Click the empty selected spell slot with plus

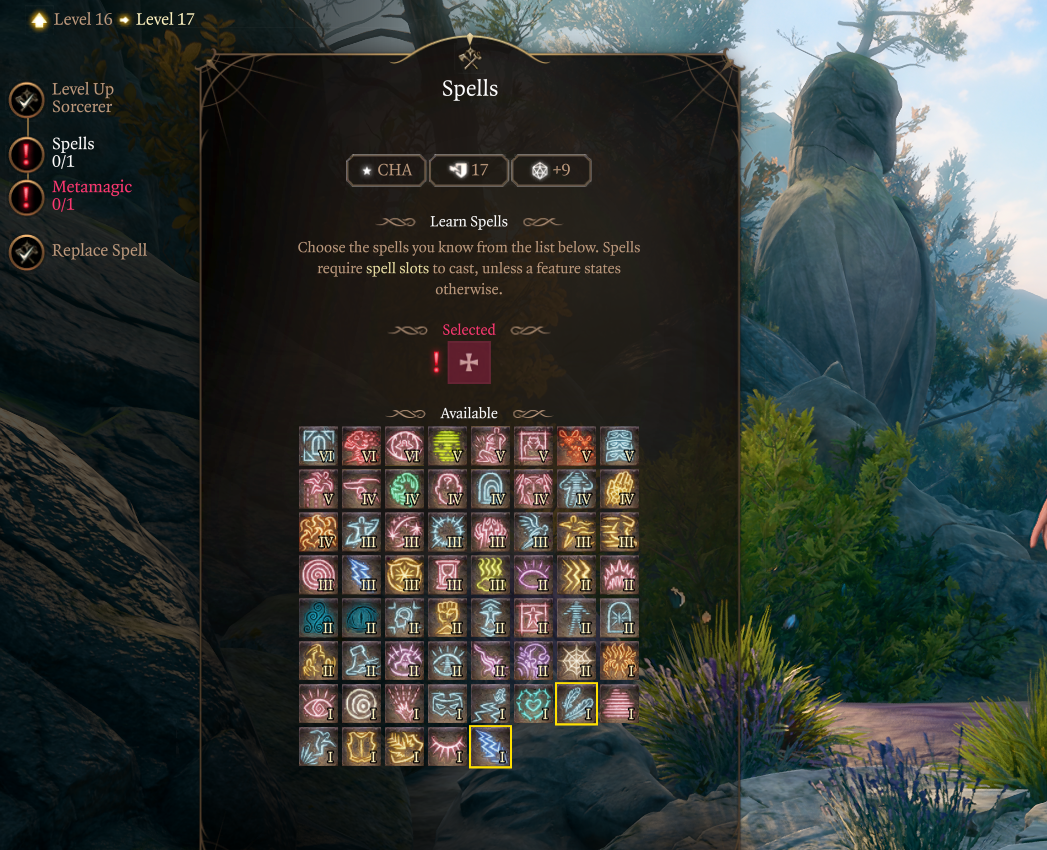click(x=468, y=362)
